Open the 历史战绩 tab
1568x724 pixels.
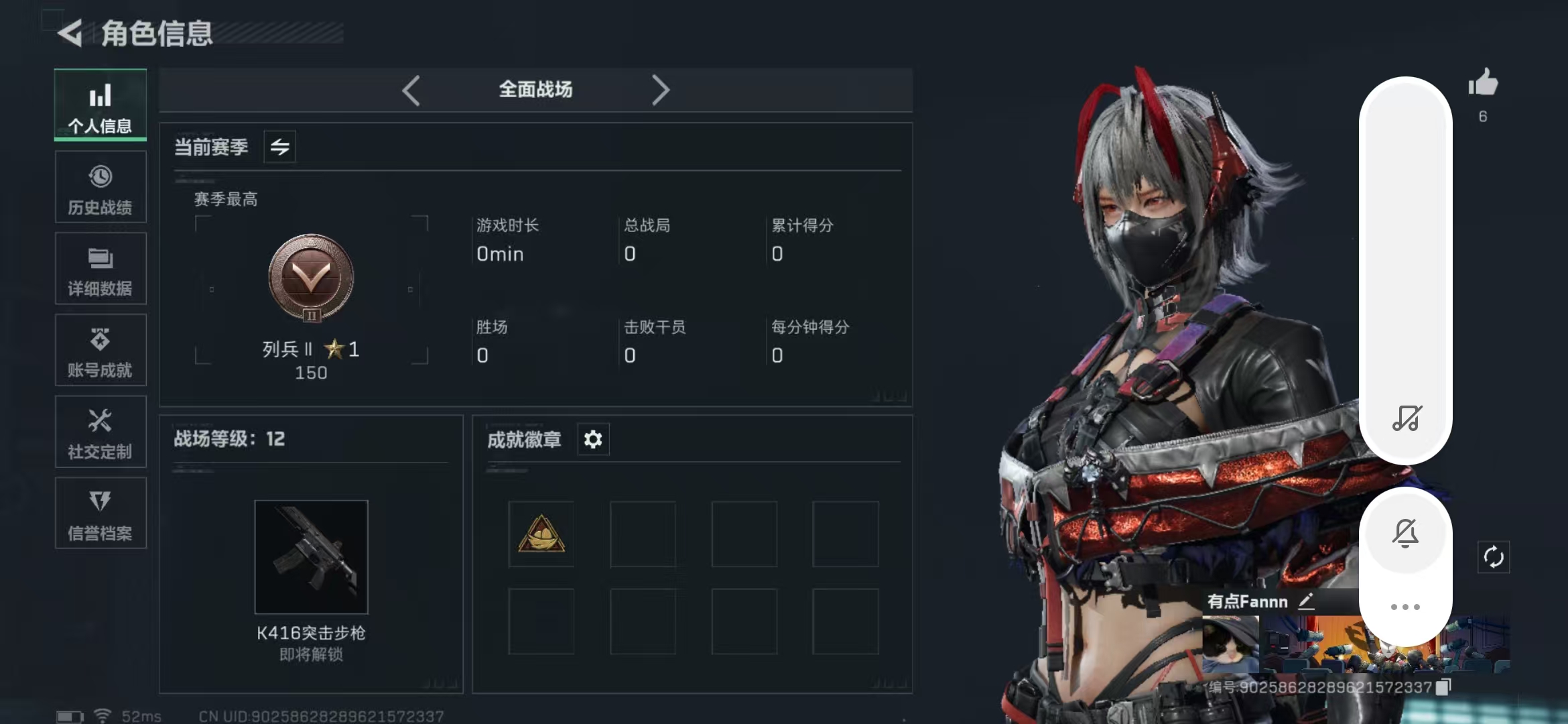(101, 187)
